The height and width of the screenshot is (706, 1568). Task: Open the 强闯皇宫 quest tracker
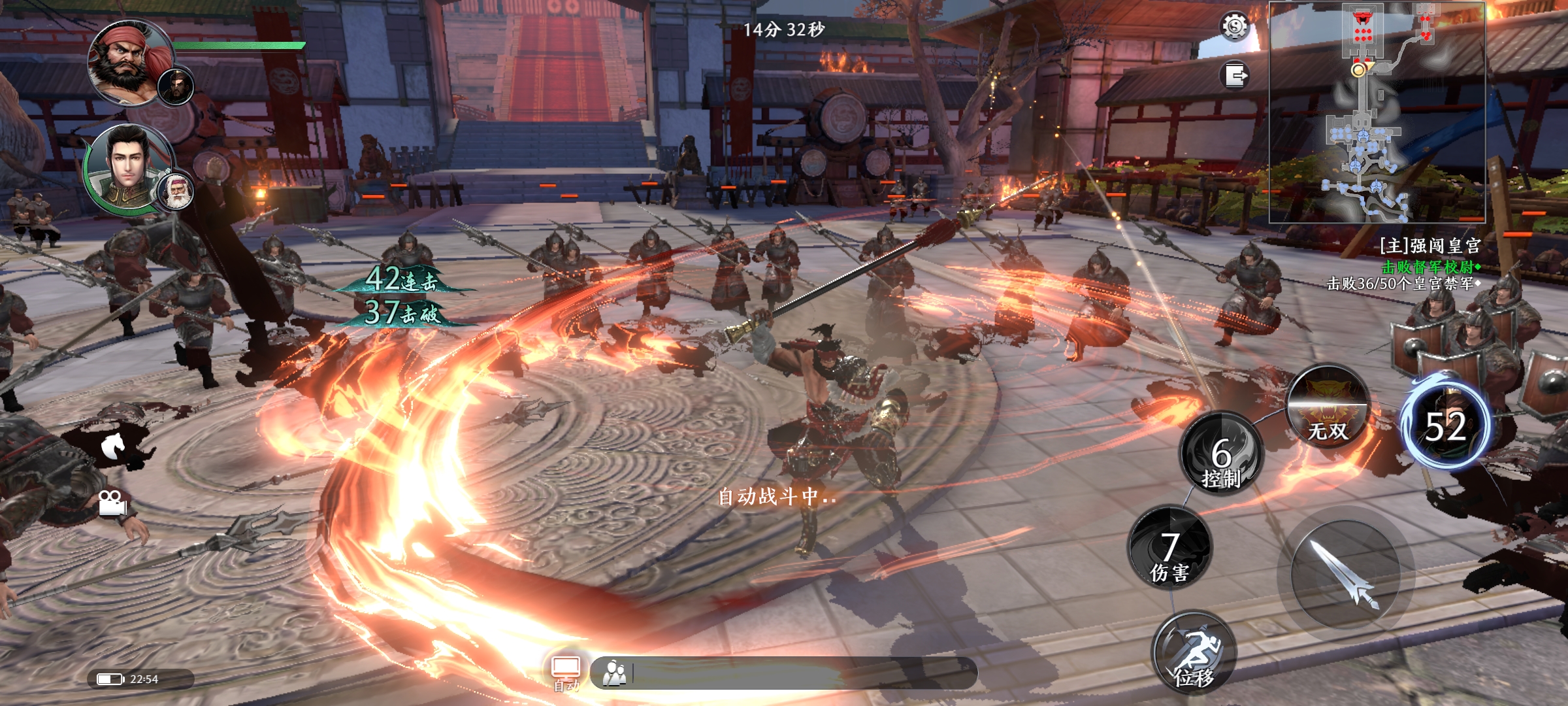(x=1428, y=246)
